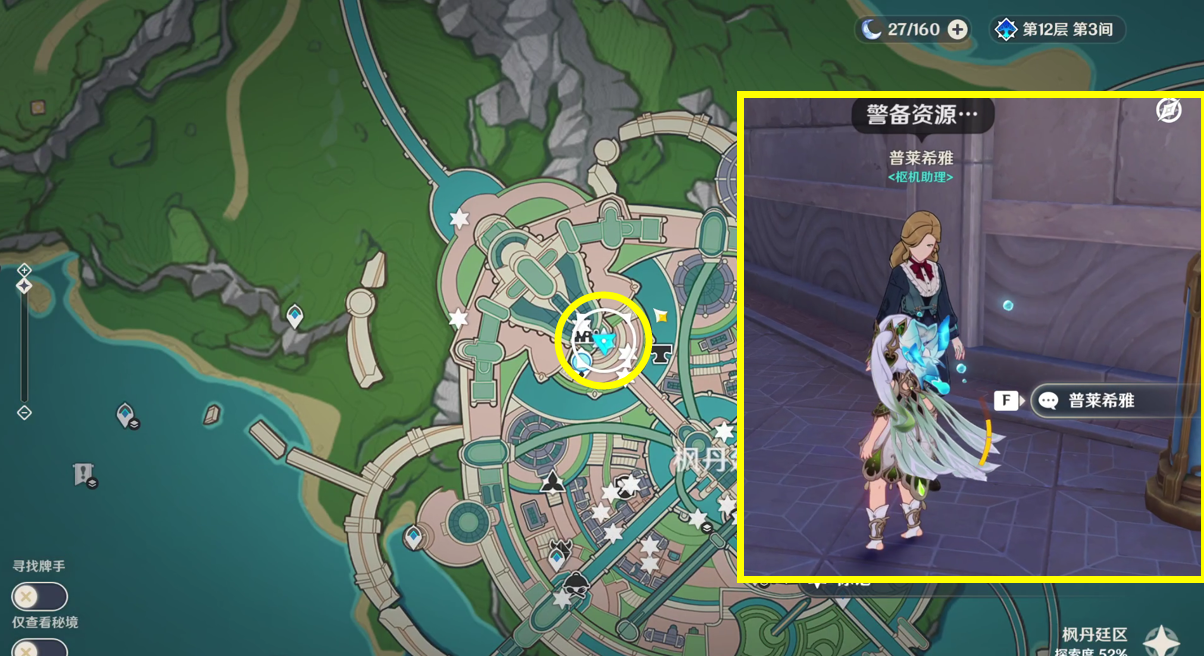Screen dimensions: 1204x656
Task: Toggle the 寻找牌手 switch
Action: 39,597
